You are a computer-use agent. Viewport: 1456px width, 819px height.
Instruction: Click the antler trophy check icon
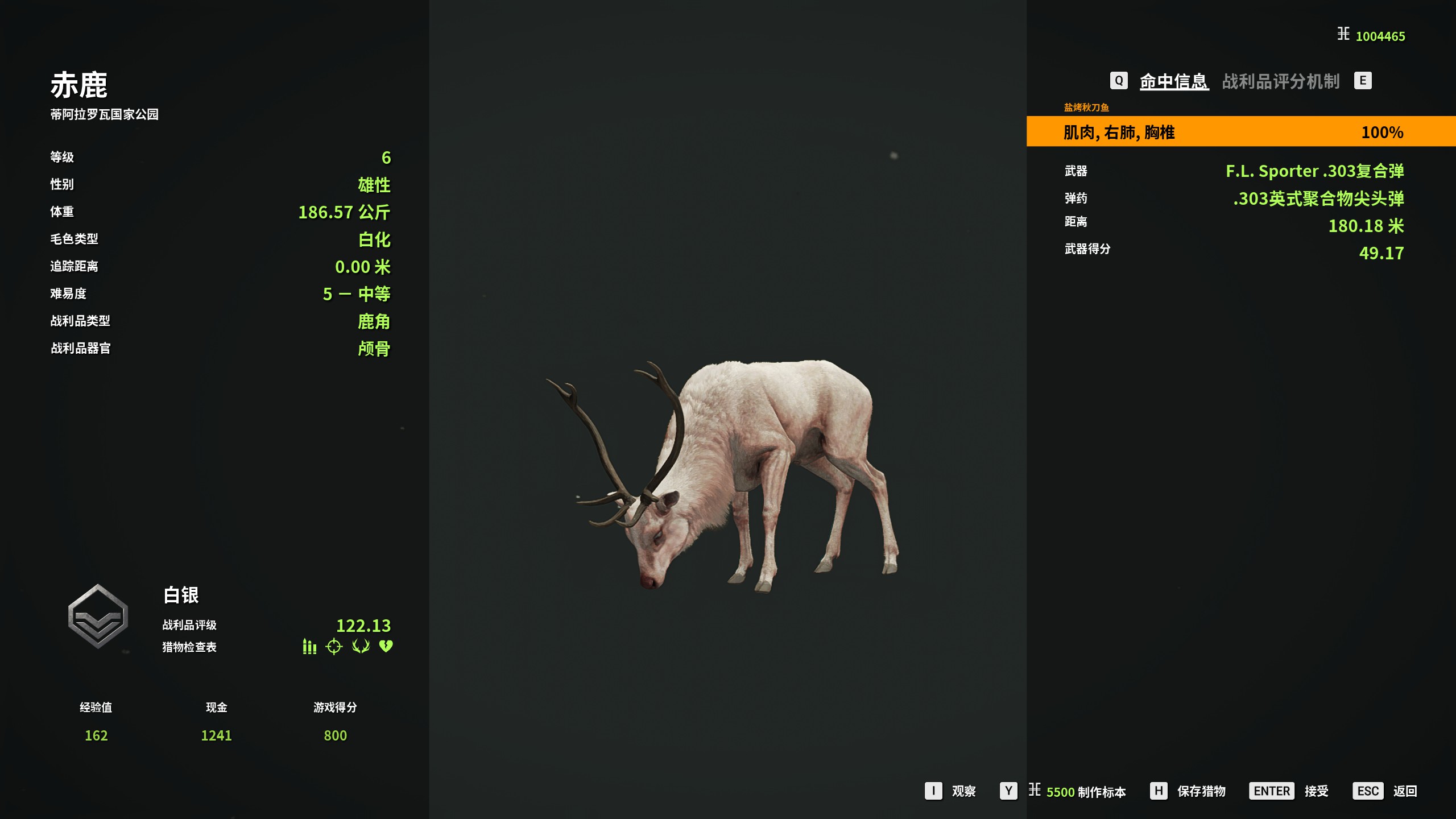[x=361, y=647]
